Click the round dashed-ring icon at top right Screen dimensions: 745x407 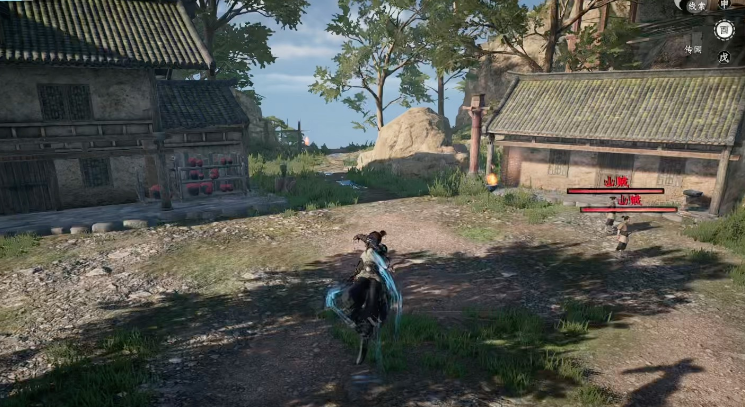pyautogui.click(x=724, y=30)
